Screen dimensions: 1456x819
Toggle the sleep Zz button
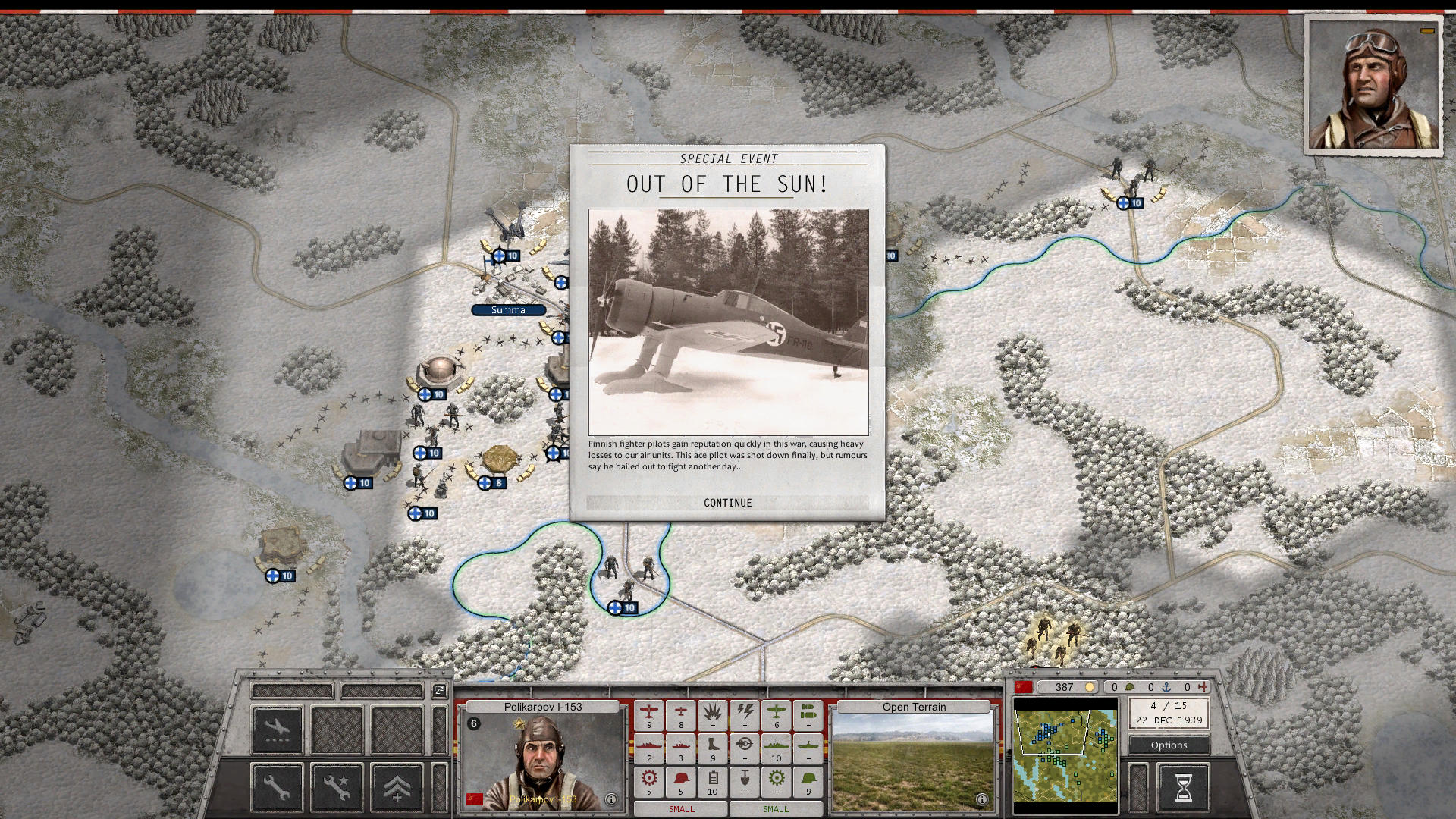pos(439,690)
